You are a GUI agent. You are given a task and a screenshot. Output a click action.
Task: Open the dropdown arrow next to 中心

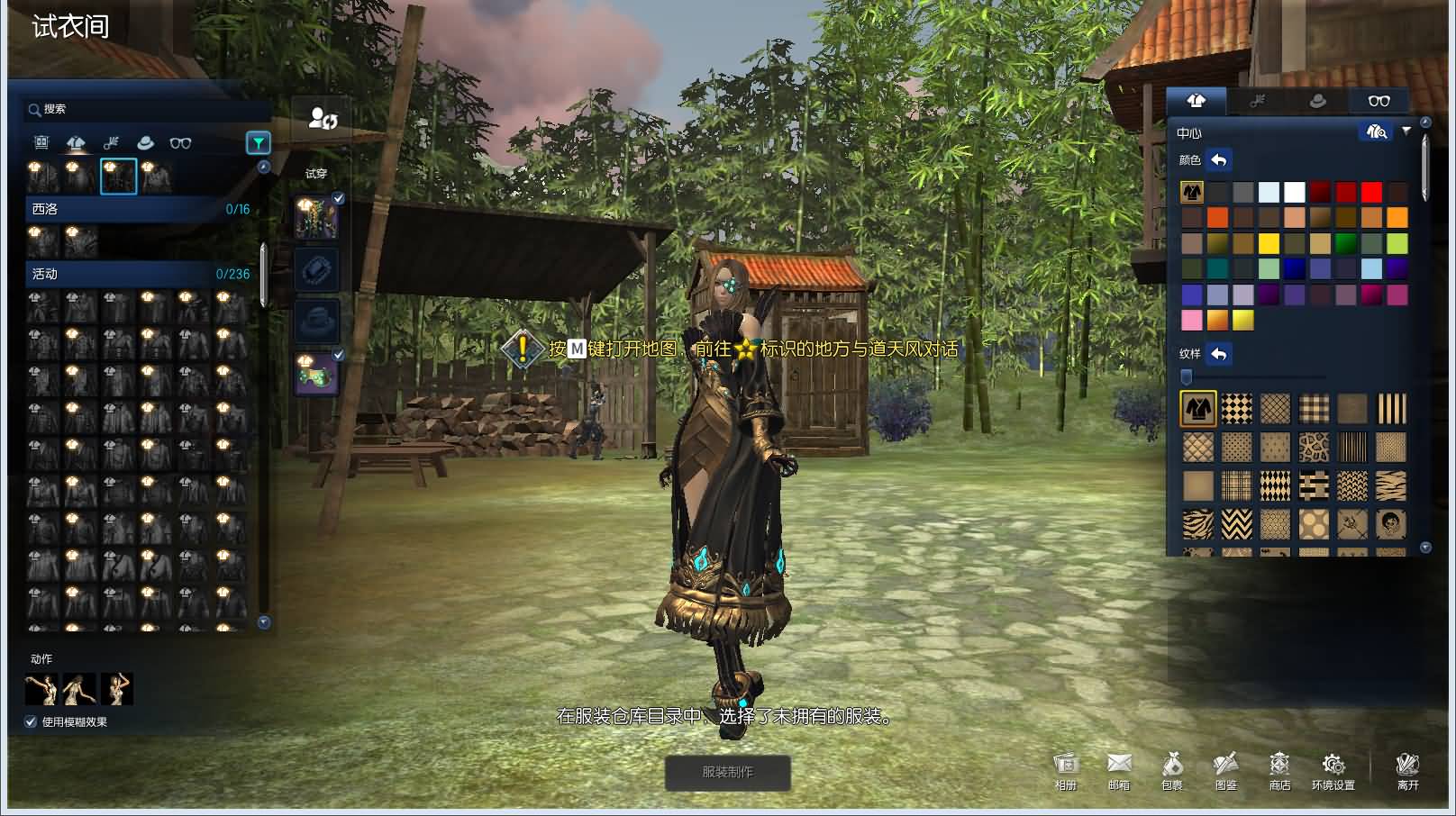point(1407,131)
